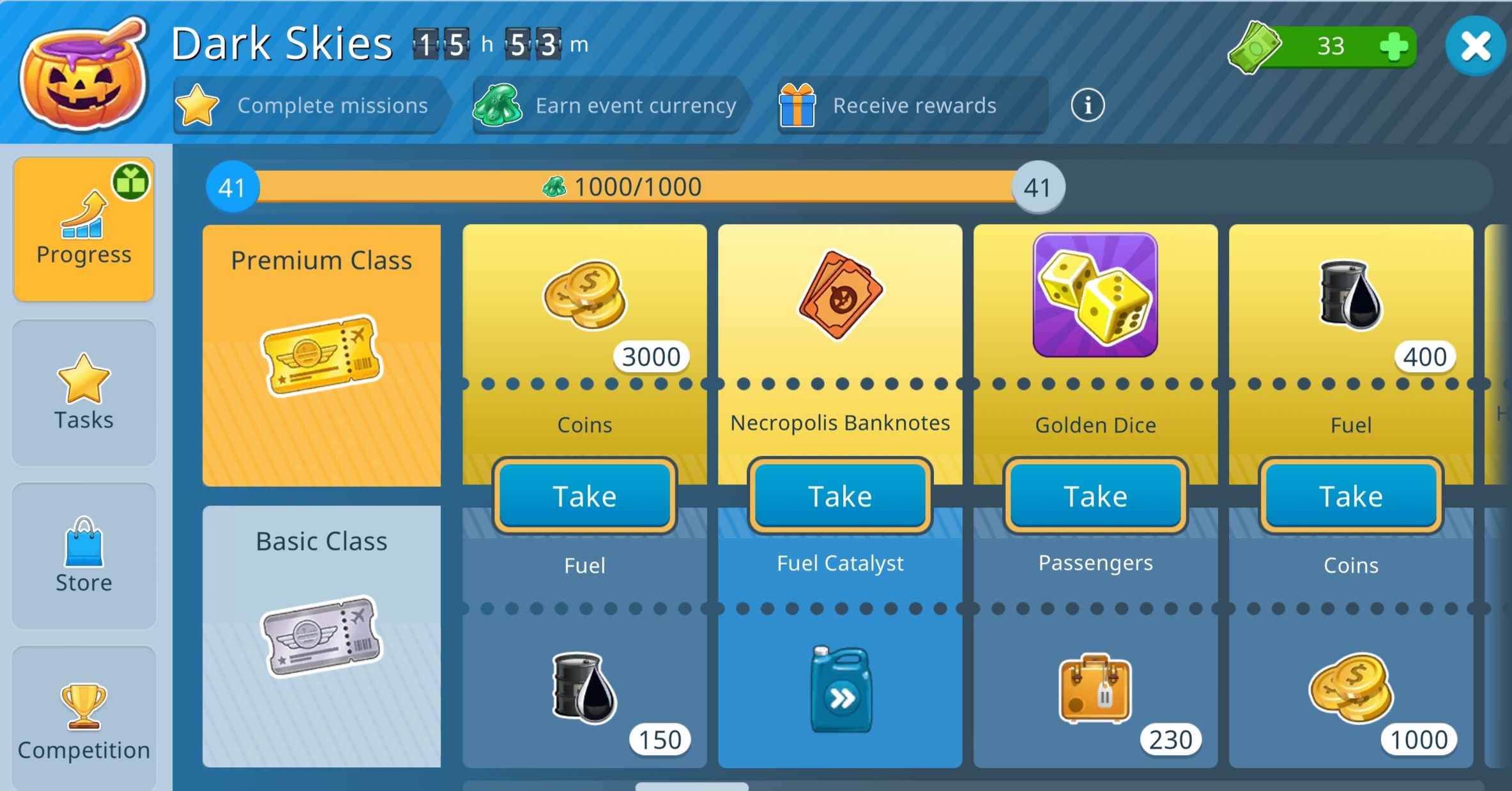Screen dimensions: 1512x791
Task: Open the event info button
Action: (1087, 105)
